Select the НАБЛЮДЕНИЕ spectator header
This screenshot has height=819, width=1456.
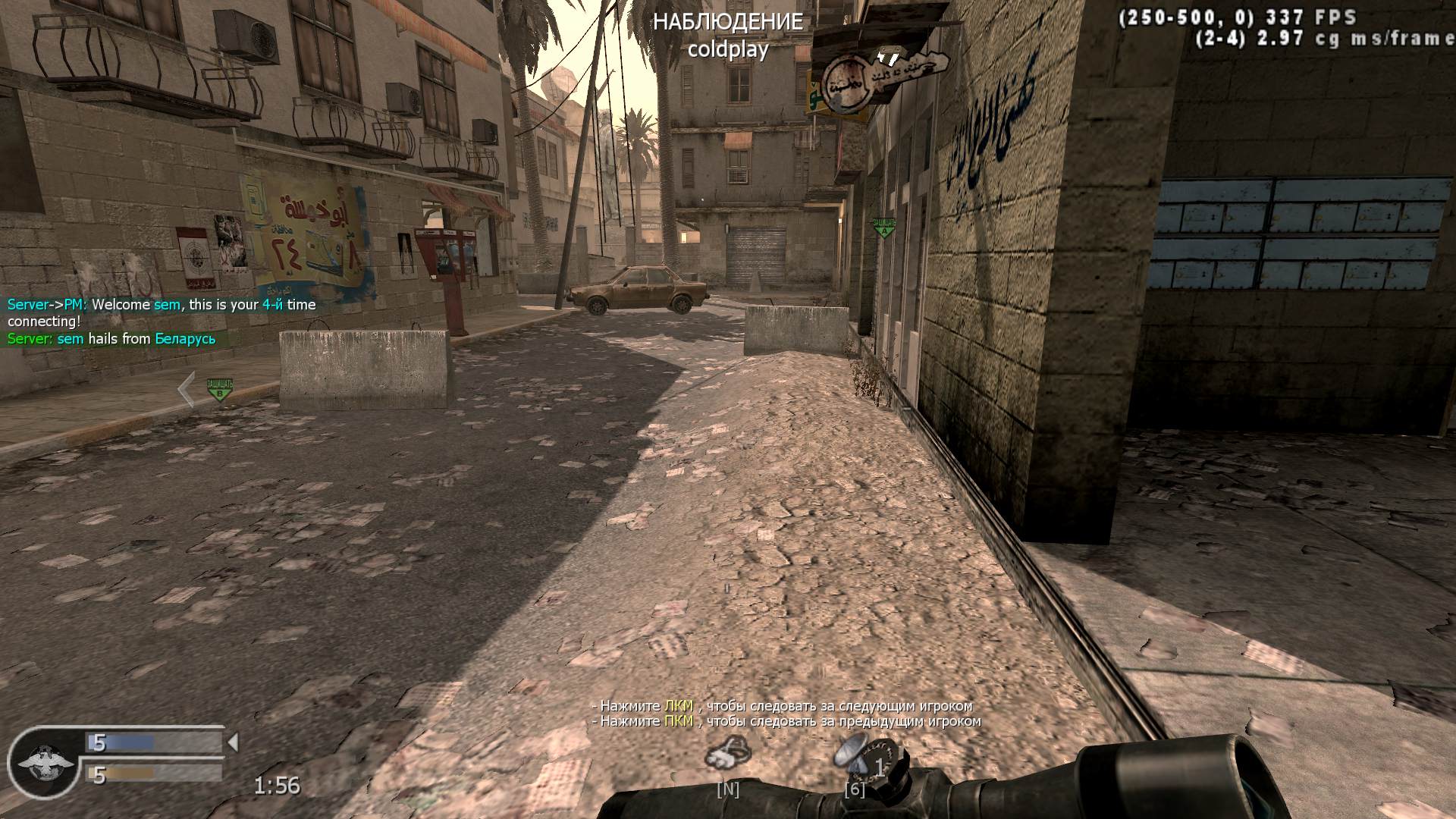(730, 22)
